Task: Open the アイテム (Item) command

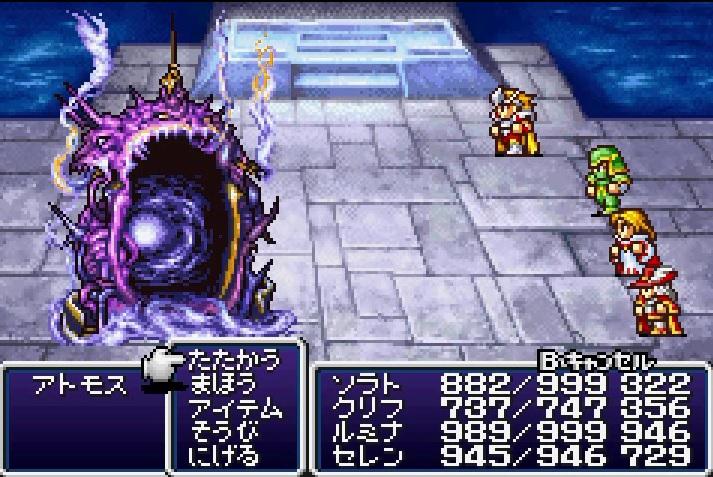Action: point(234,408)
